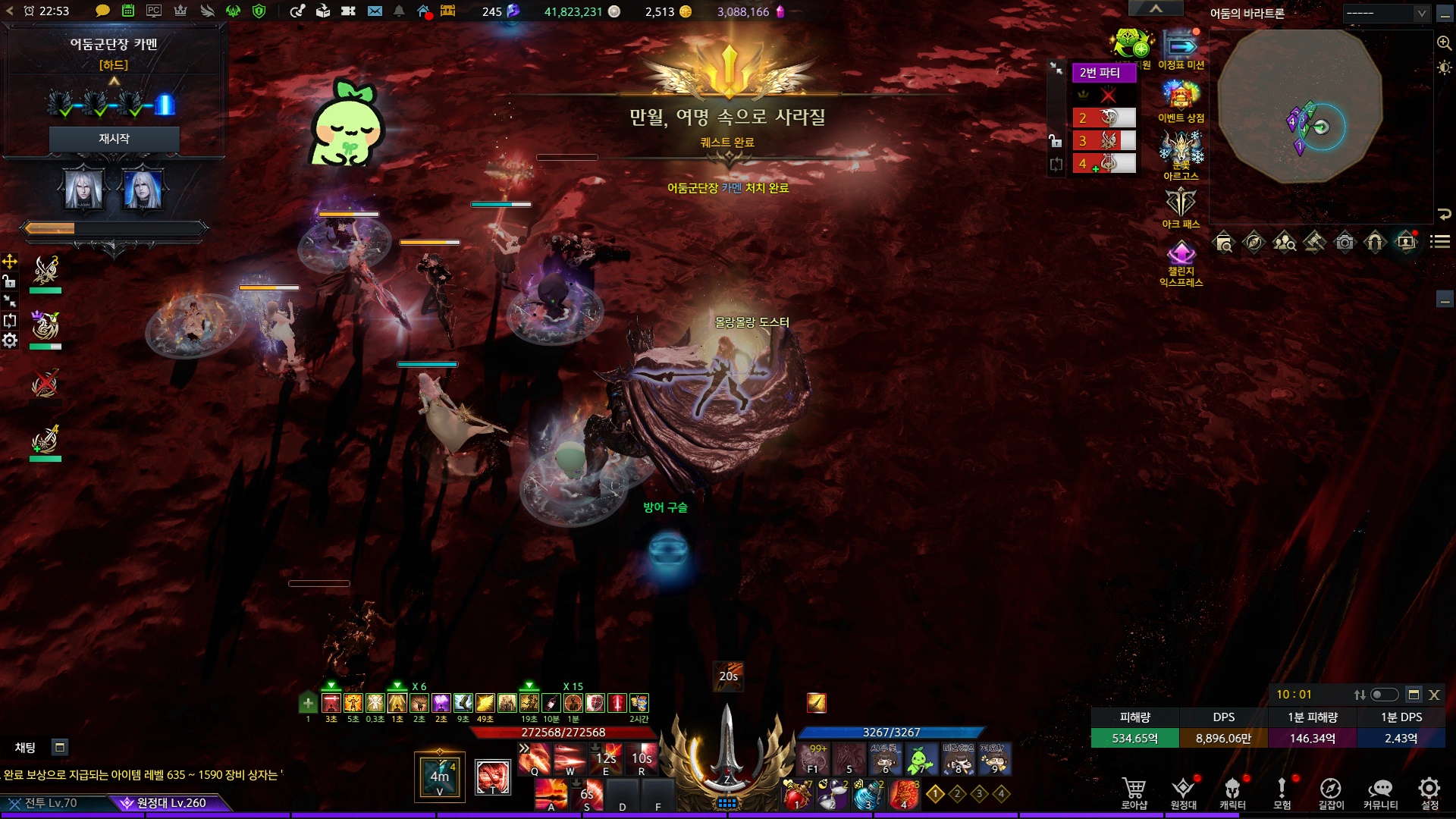Click the minimap
The image size is (1456, 819).
(x=1300, y=107)
